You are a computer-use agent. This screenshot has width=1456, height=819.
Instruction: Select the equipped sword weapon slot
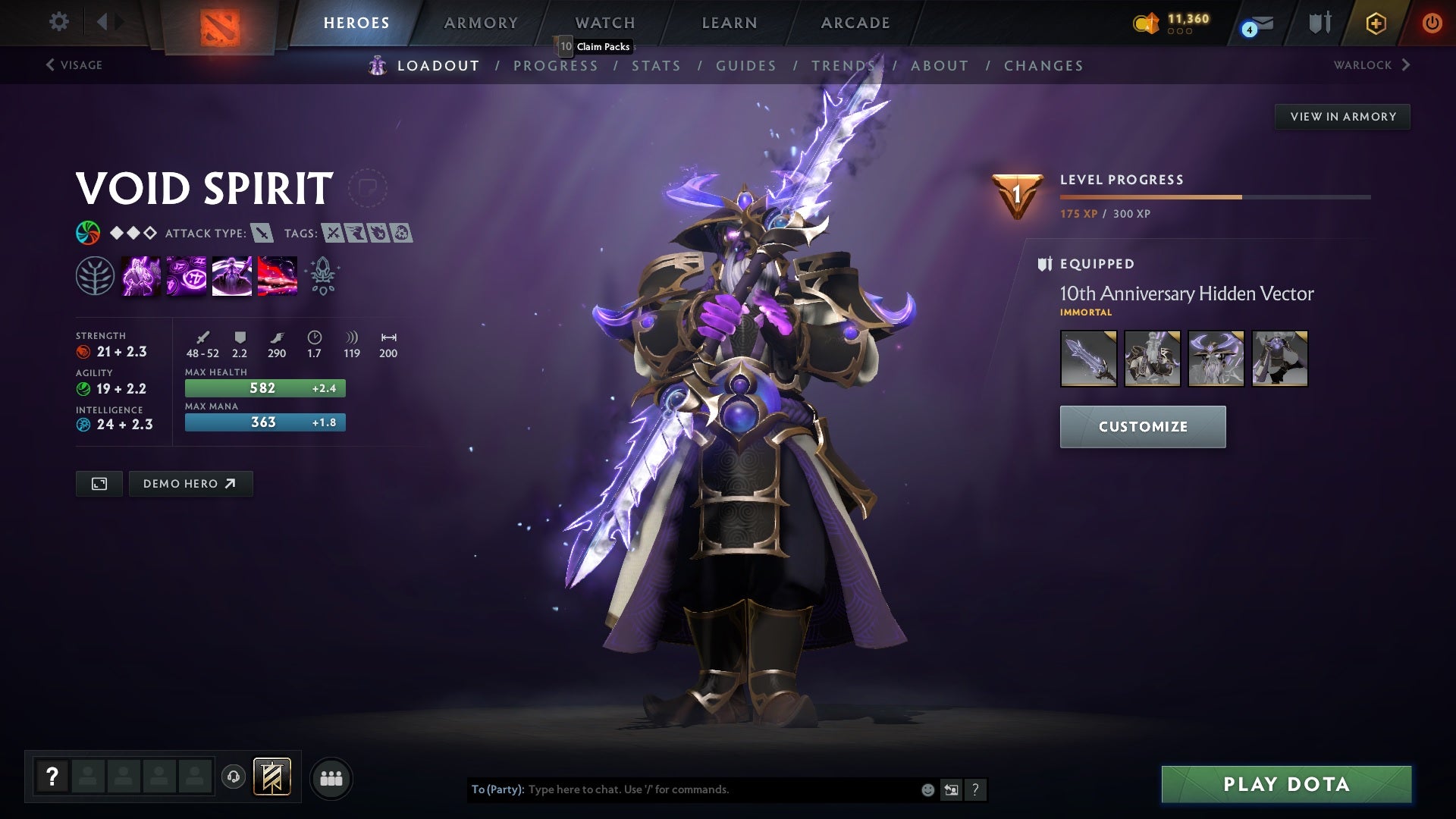pos(1088,359)
